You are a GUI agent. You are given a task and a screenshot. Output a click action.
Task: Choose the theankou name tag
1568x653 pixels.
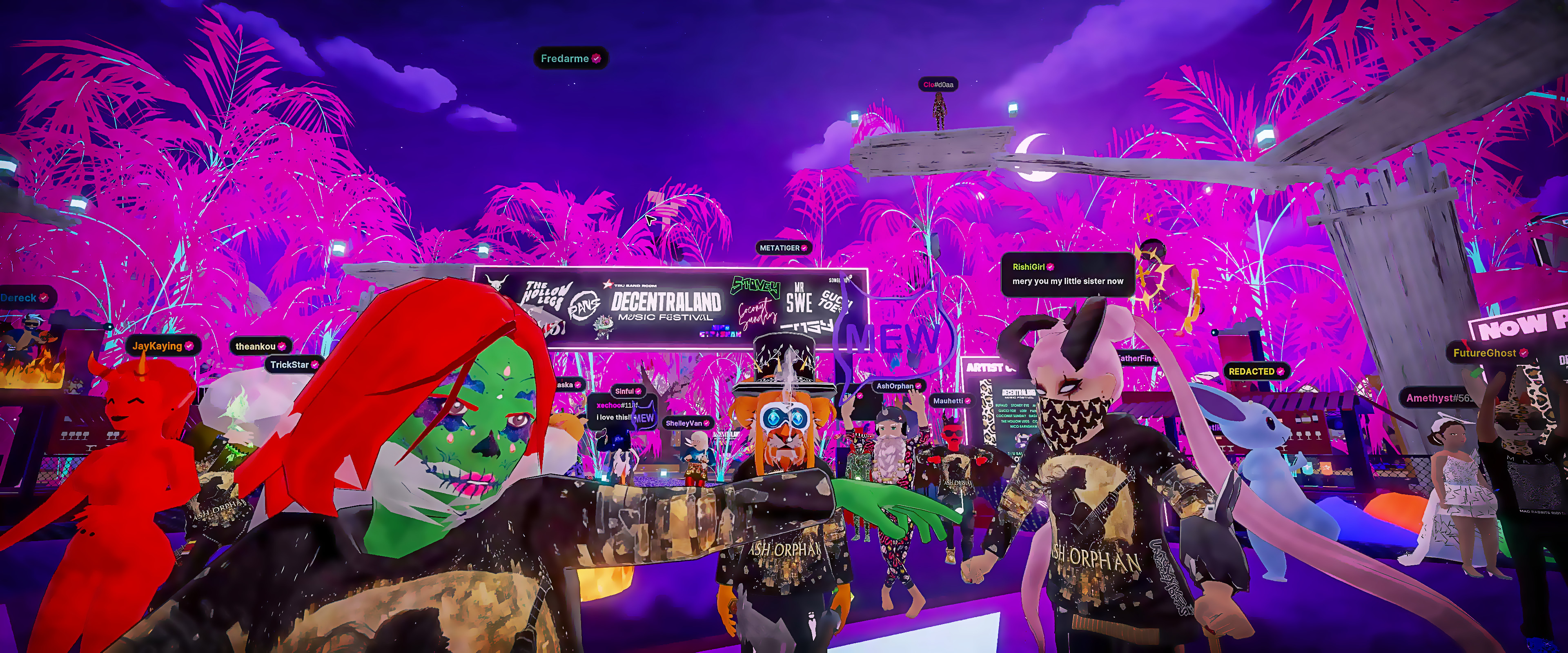pyautogui.click(x=260, y=346)
